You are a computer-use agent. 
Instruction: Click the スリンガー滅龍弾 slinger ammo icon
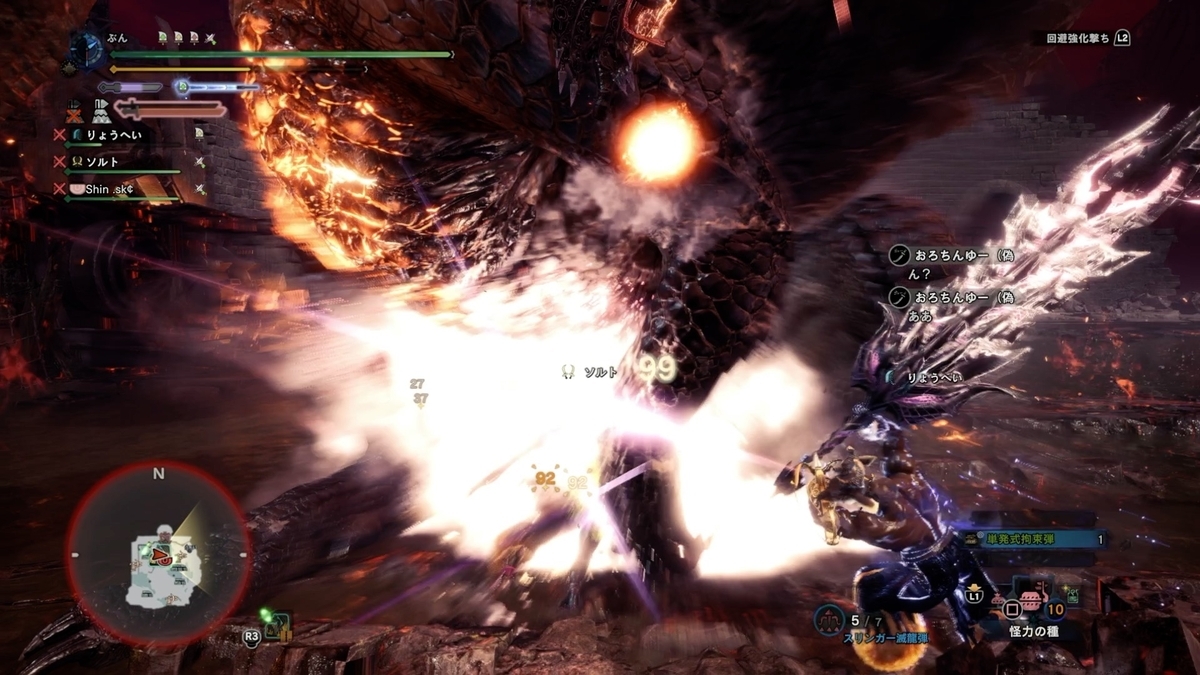(829, 620)
